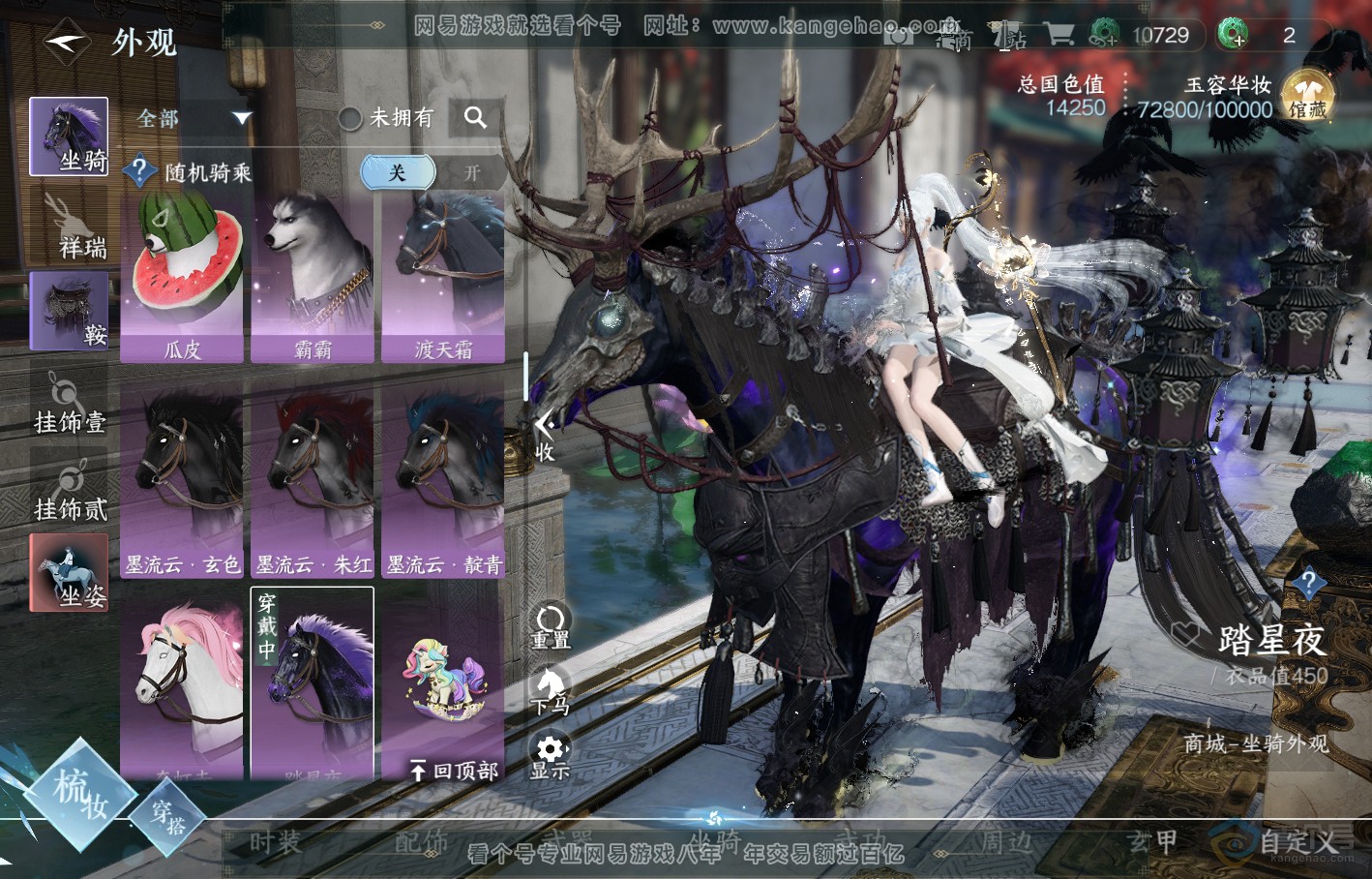Select the 鞍 saddle category
This screenshot has height=879, width=1372.
(x=69, y=311)
